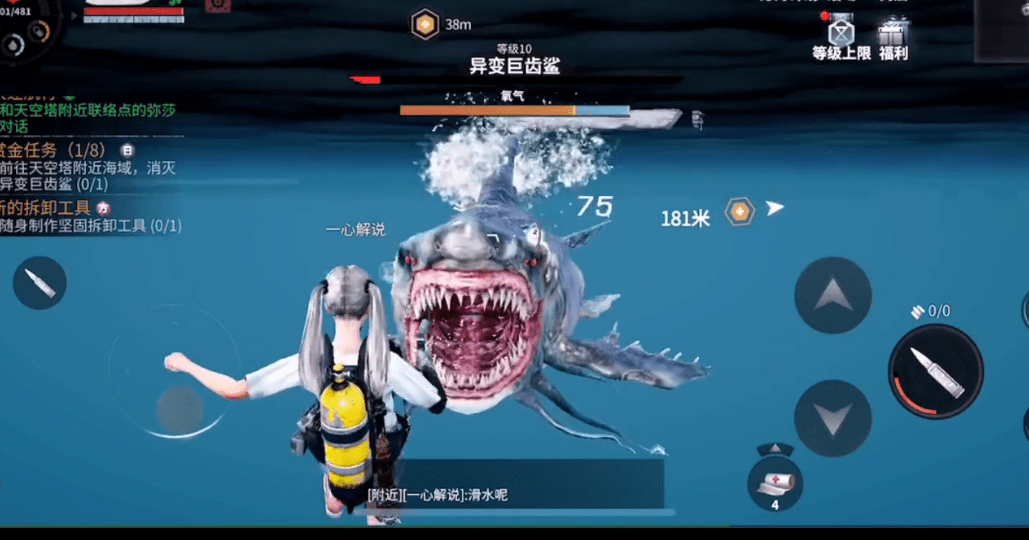The height and width of the screenshot is (540, 1029).
Task: Click the 181米 hexagon waypoint marker
Action: tap(739, 212)
